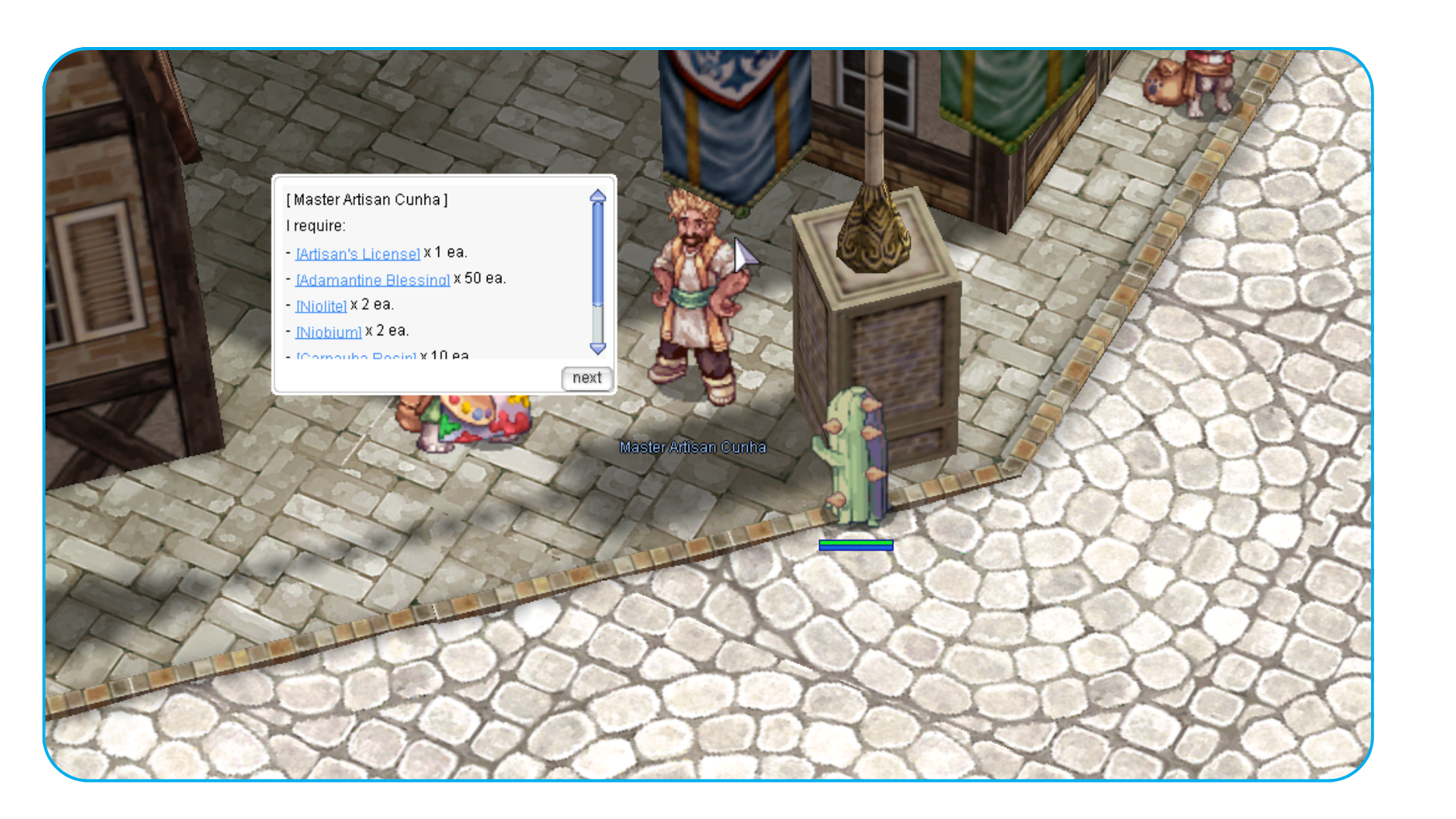
Task: Click the dialogue scroll down arrow
Action: pos(598,349)
